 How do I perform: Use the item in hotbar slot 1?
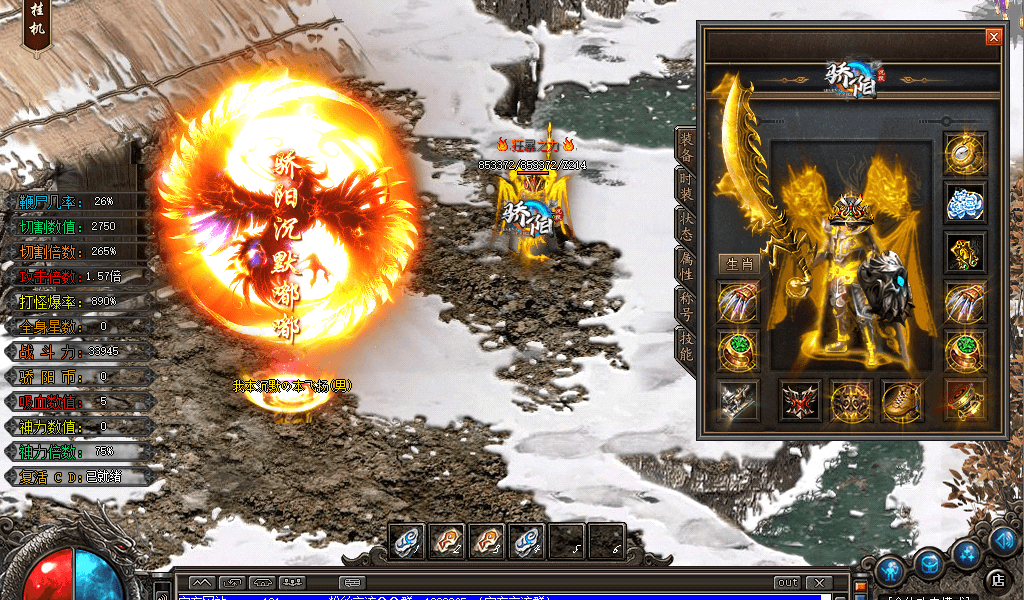click(x=407, y=542)
